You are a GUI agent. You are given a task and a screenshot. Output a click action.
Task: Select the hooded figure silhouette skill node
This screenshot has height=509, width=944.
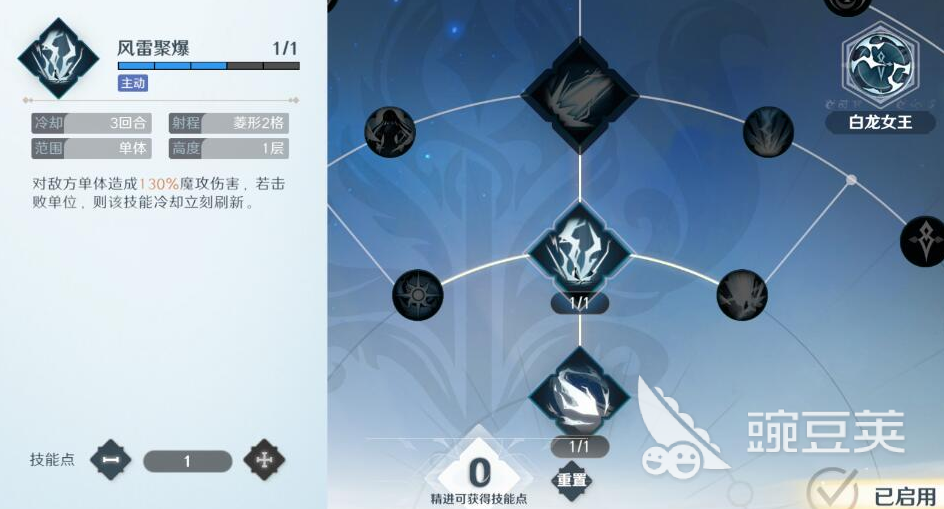(389, 130)
